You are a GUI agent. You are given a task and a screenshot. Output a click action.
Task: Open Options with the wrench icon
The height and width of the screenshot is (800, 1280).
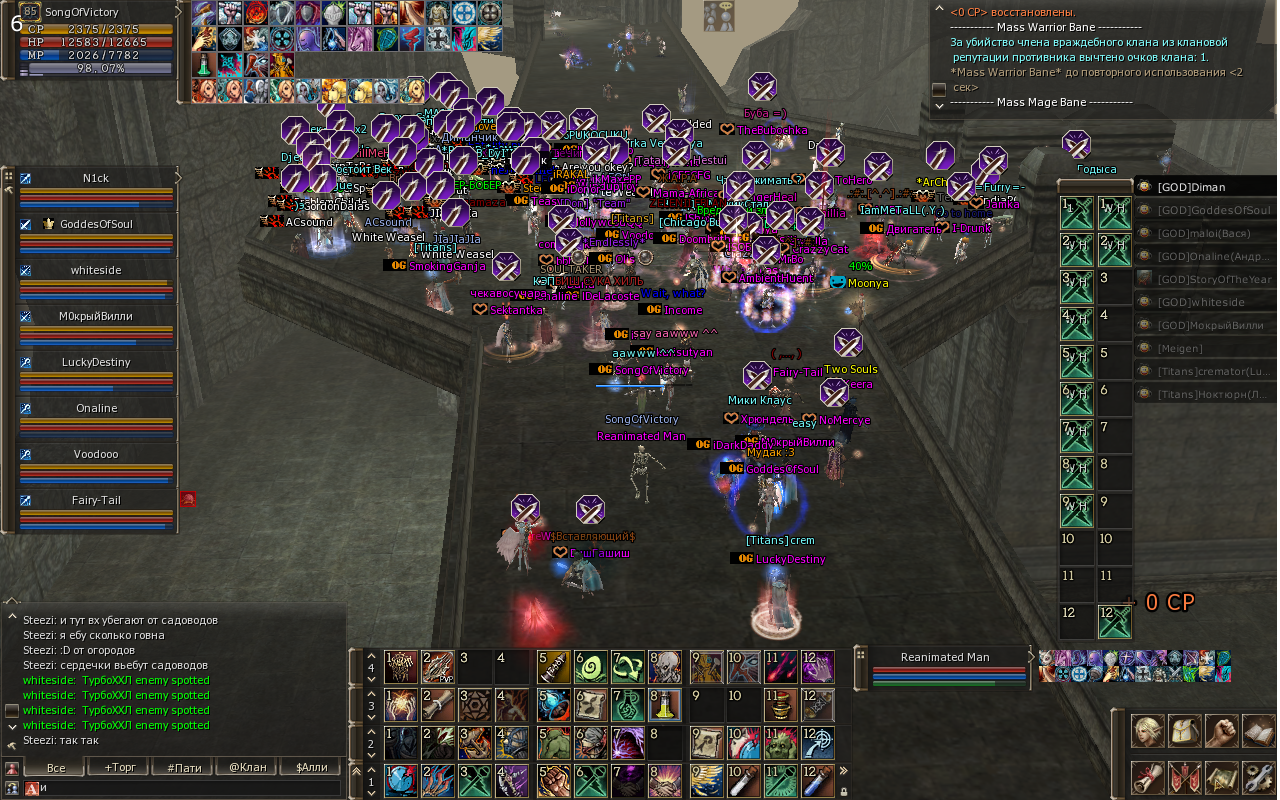(1258, 778)
